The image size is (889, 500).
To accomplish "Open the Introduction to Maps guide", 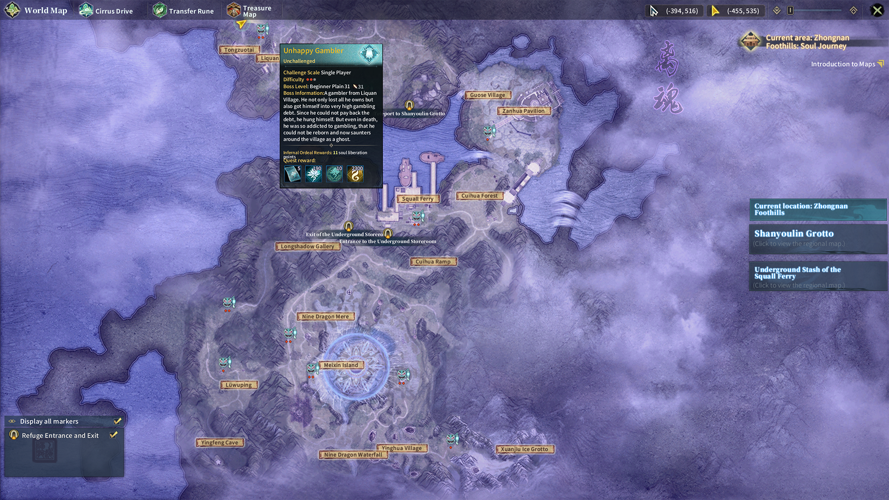I will (x=846, y=64).
